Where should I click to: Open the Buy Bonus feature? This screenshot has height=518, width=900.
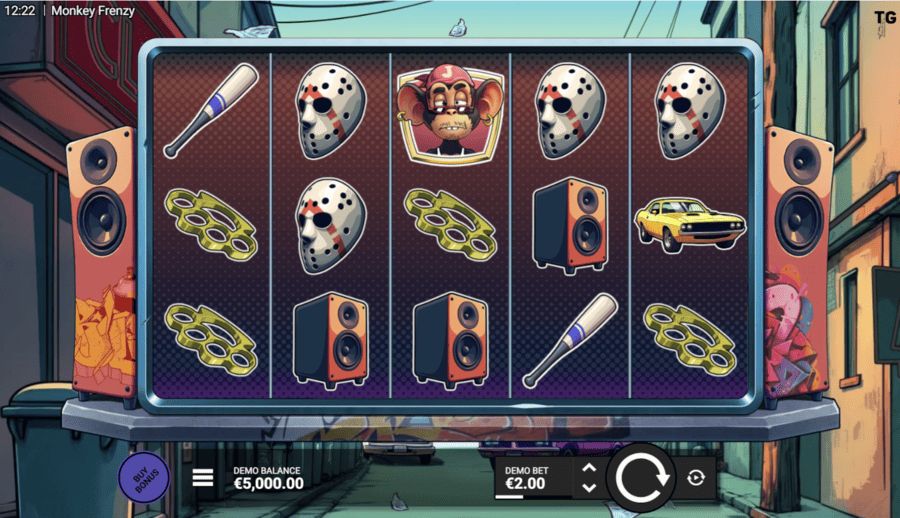point(144,478)
